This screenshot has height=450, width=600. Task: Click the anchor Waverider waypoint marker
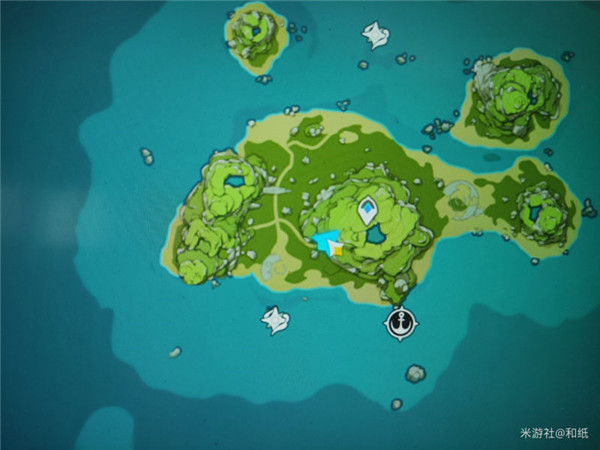coord(397,323)
